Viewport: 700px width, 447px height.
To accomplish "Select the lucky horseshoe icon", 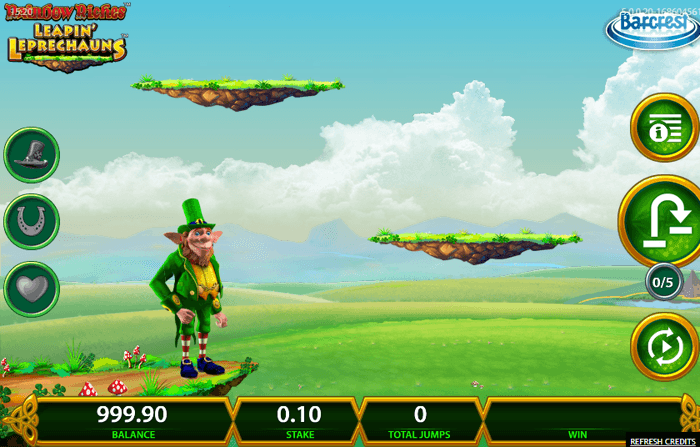I will tap(31, 222).
